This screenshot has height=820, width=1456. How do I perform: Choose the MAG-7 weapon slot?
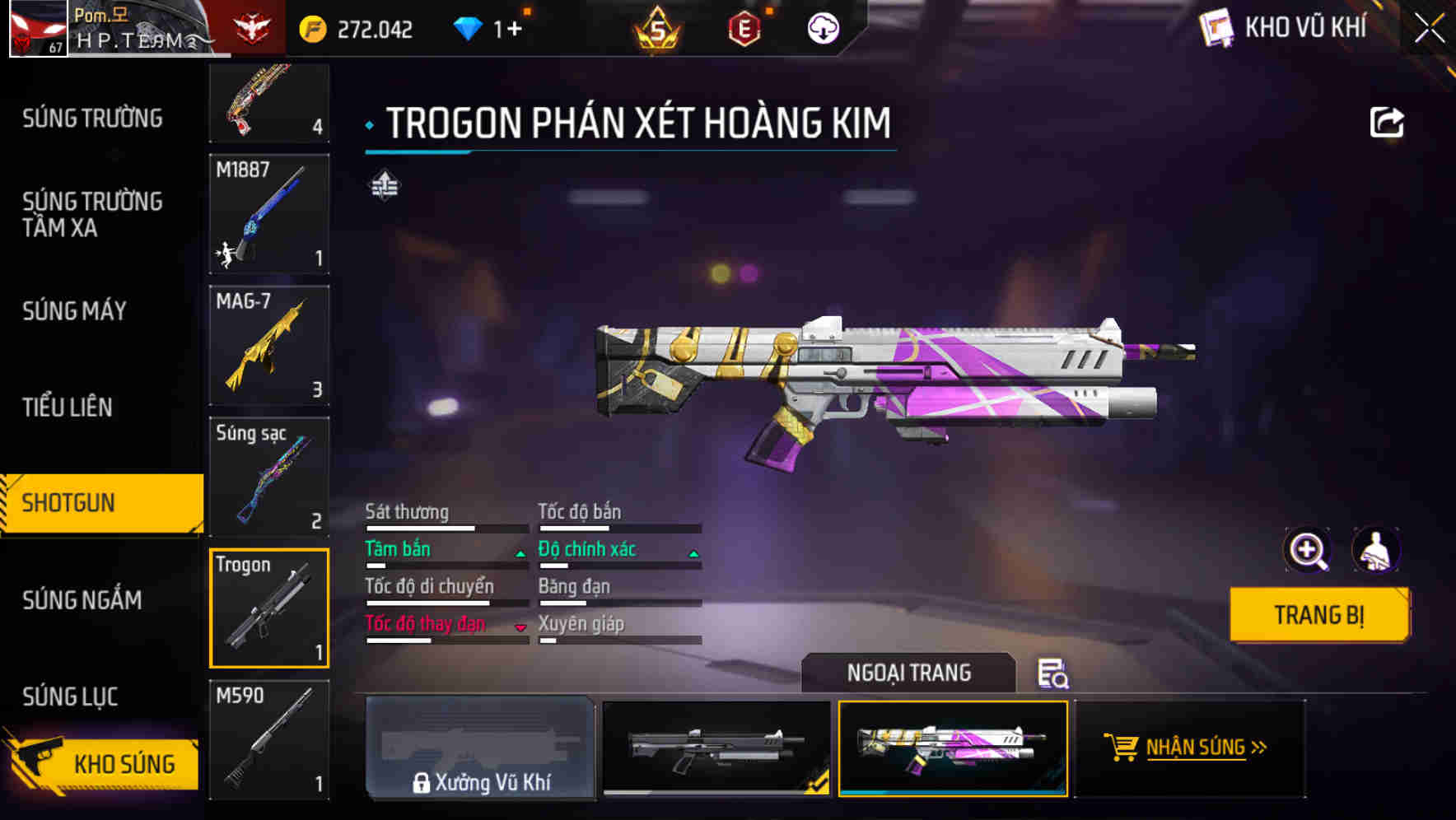(x=269, y=345)
